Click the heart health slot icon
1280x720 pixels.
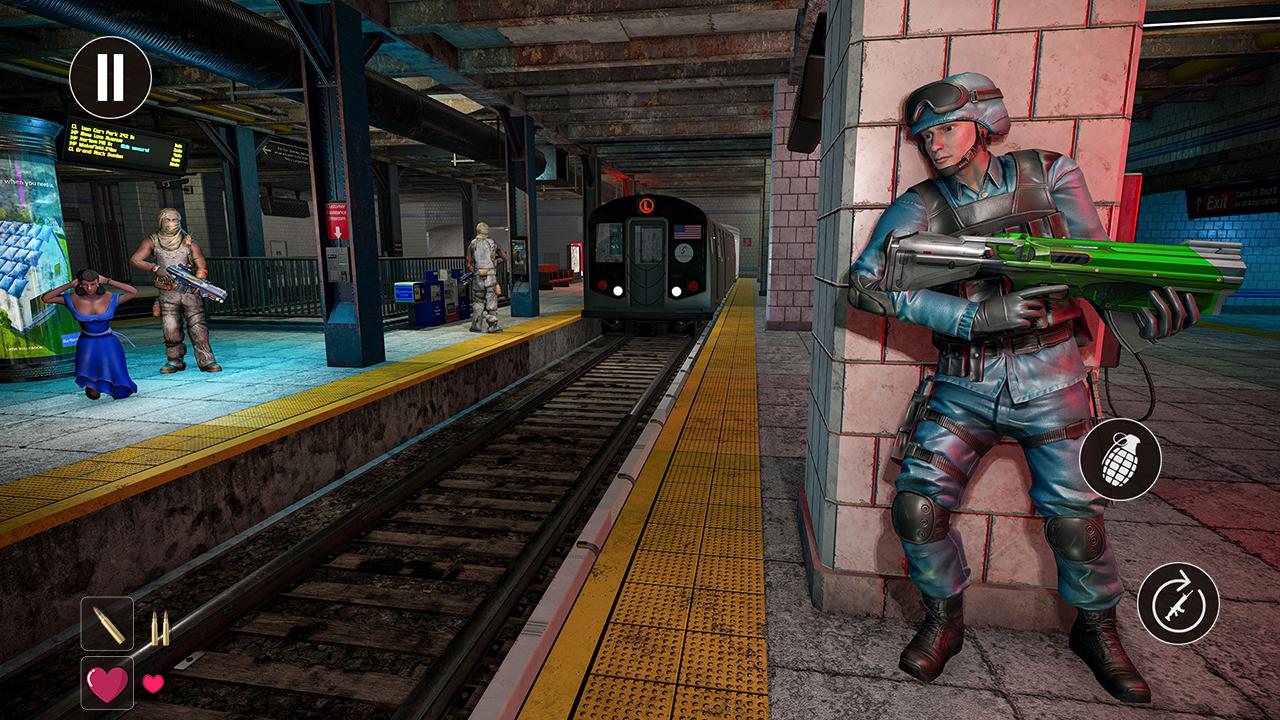coord(107,684)
